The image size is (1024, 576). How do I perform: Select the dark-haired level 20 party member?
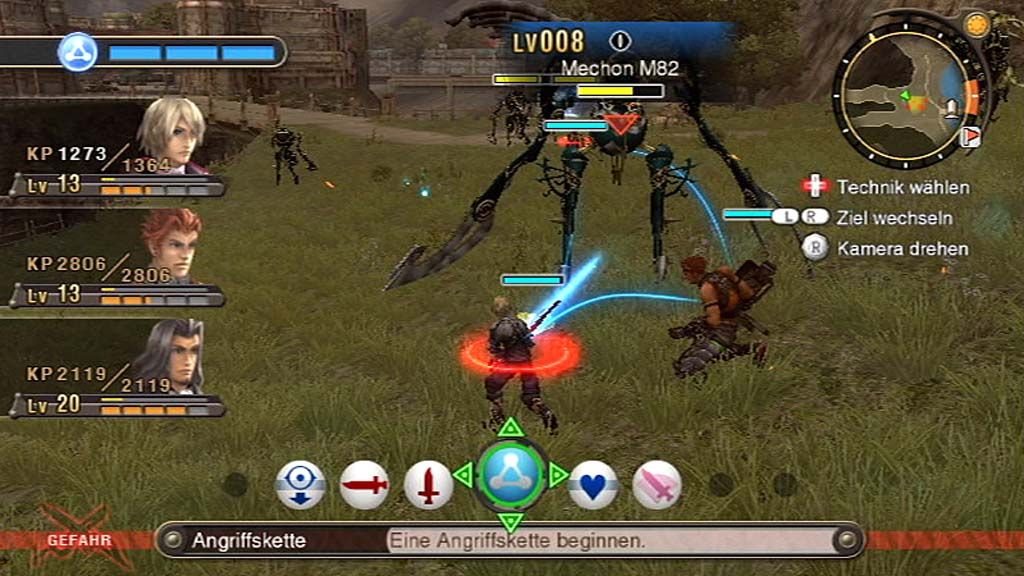coord(171,355)
